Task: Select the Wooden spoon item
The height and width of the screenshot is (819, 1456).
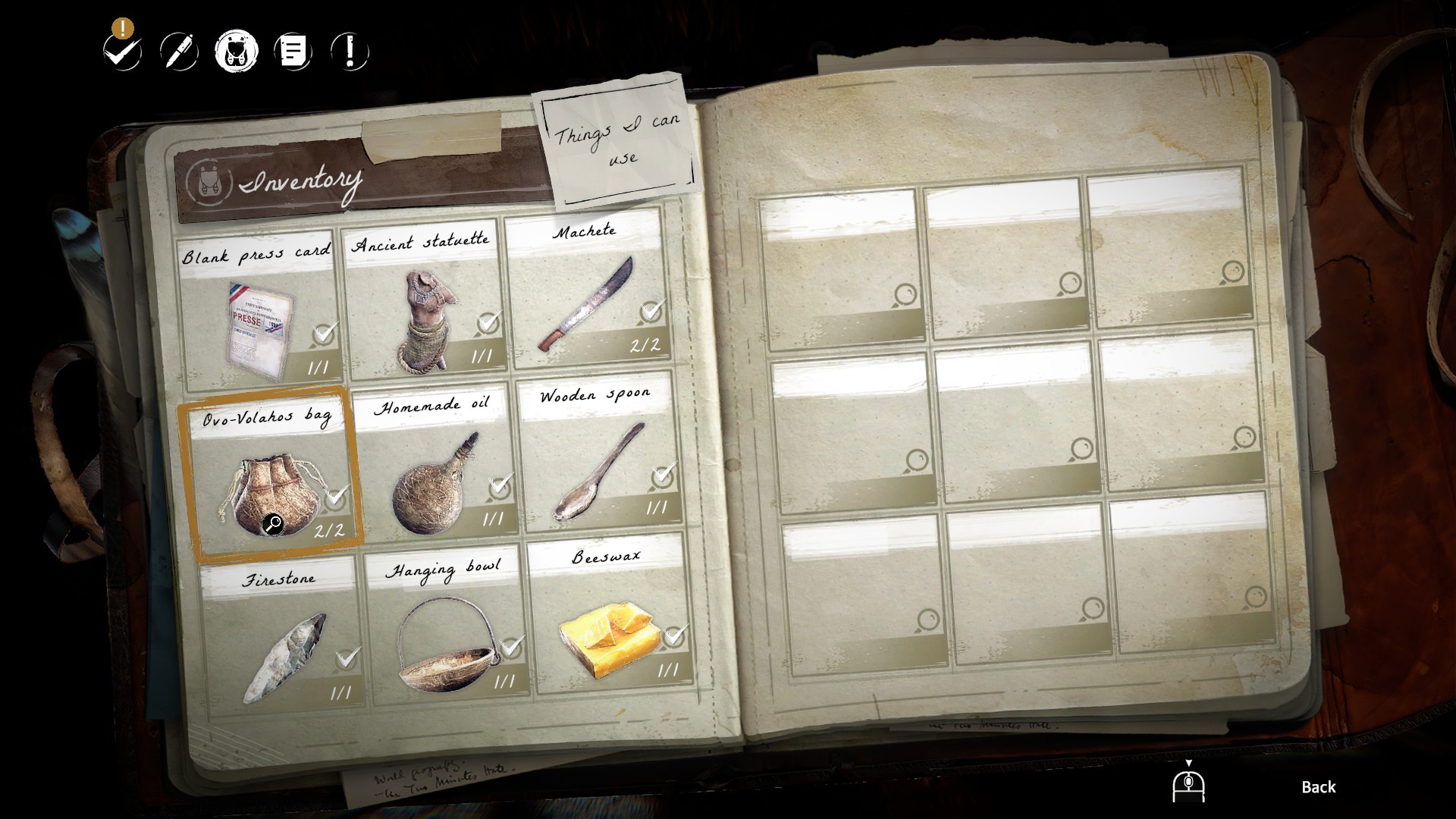Action: click(599, 459)
